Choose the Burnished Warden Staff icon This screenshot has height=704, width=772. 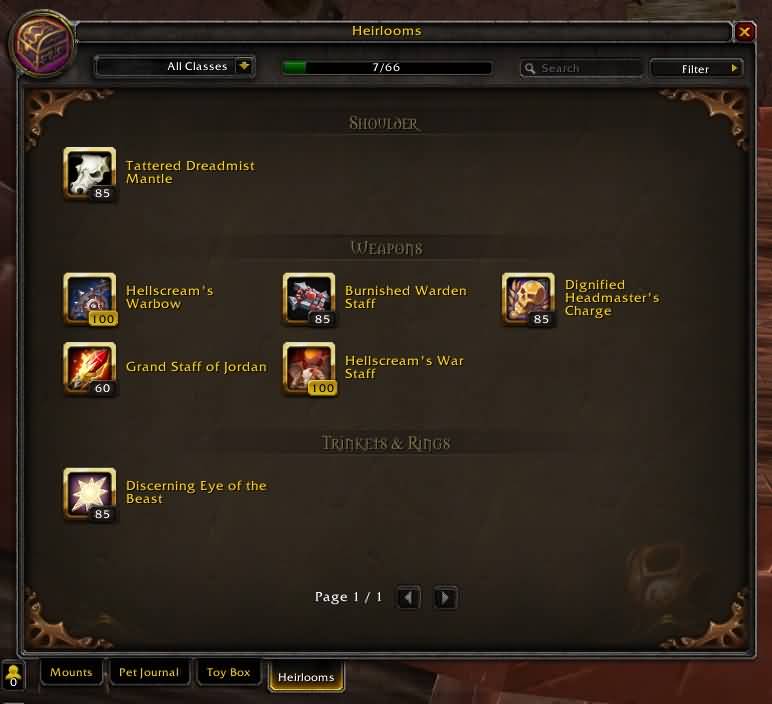coord(308,298)
